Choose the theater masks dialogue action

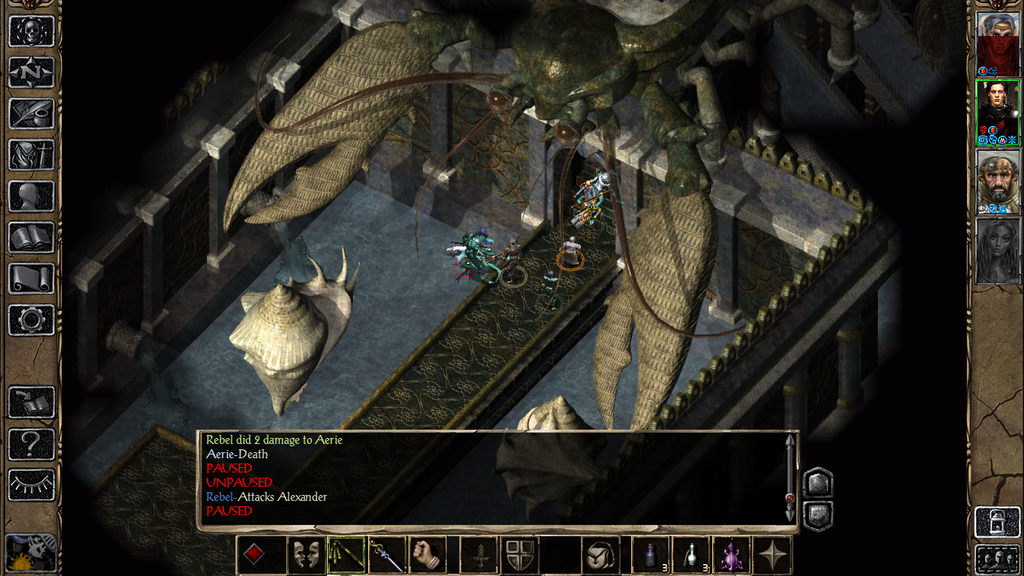pos(305,554)
